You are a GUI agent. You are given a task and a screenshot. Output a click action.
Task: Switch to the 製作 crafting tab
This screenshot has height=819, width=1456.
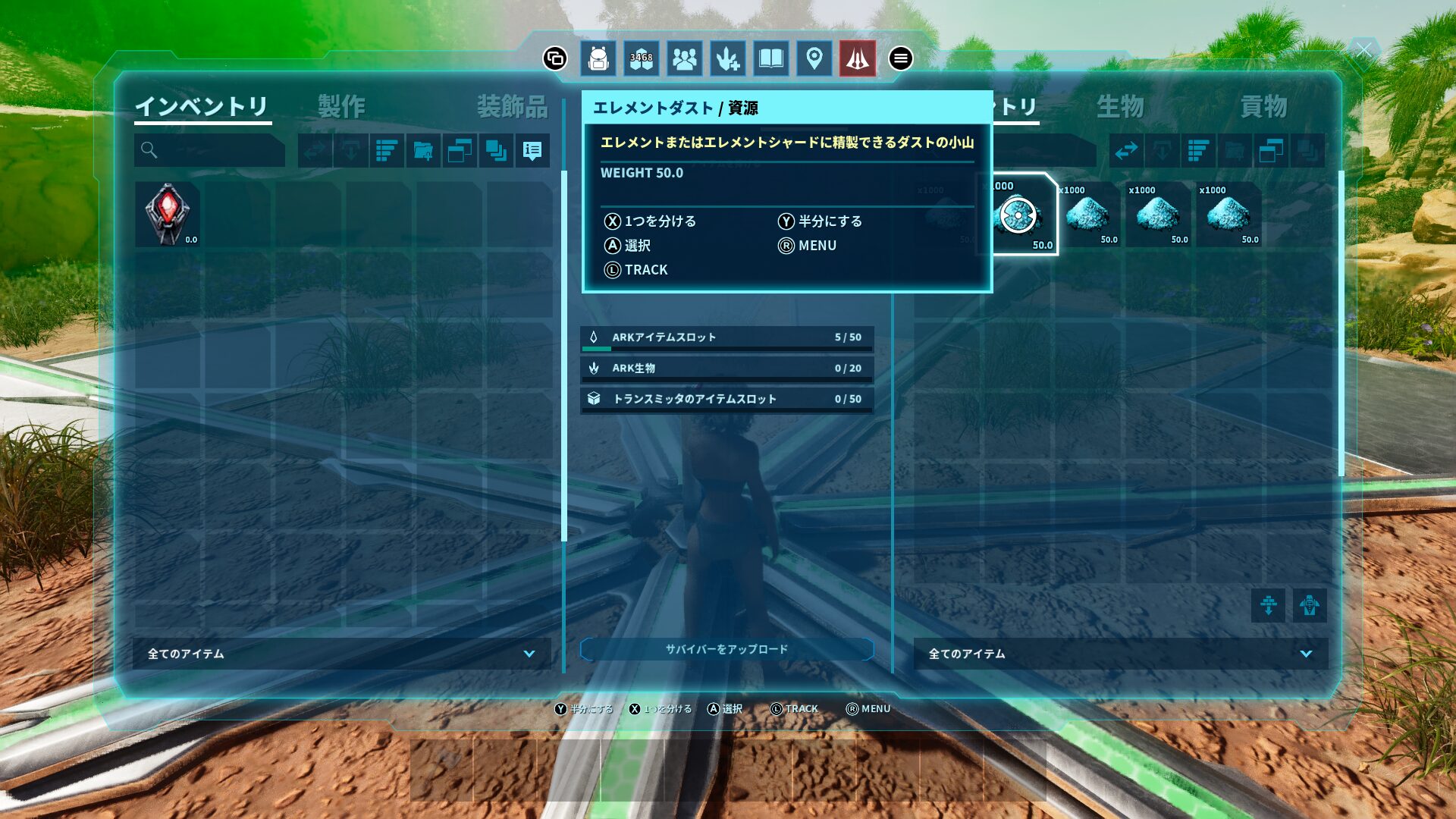(x=341, y=106)
